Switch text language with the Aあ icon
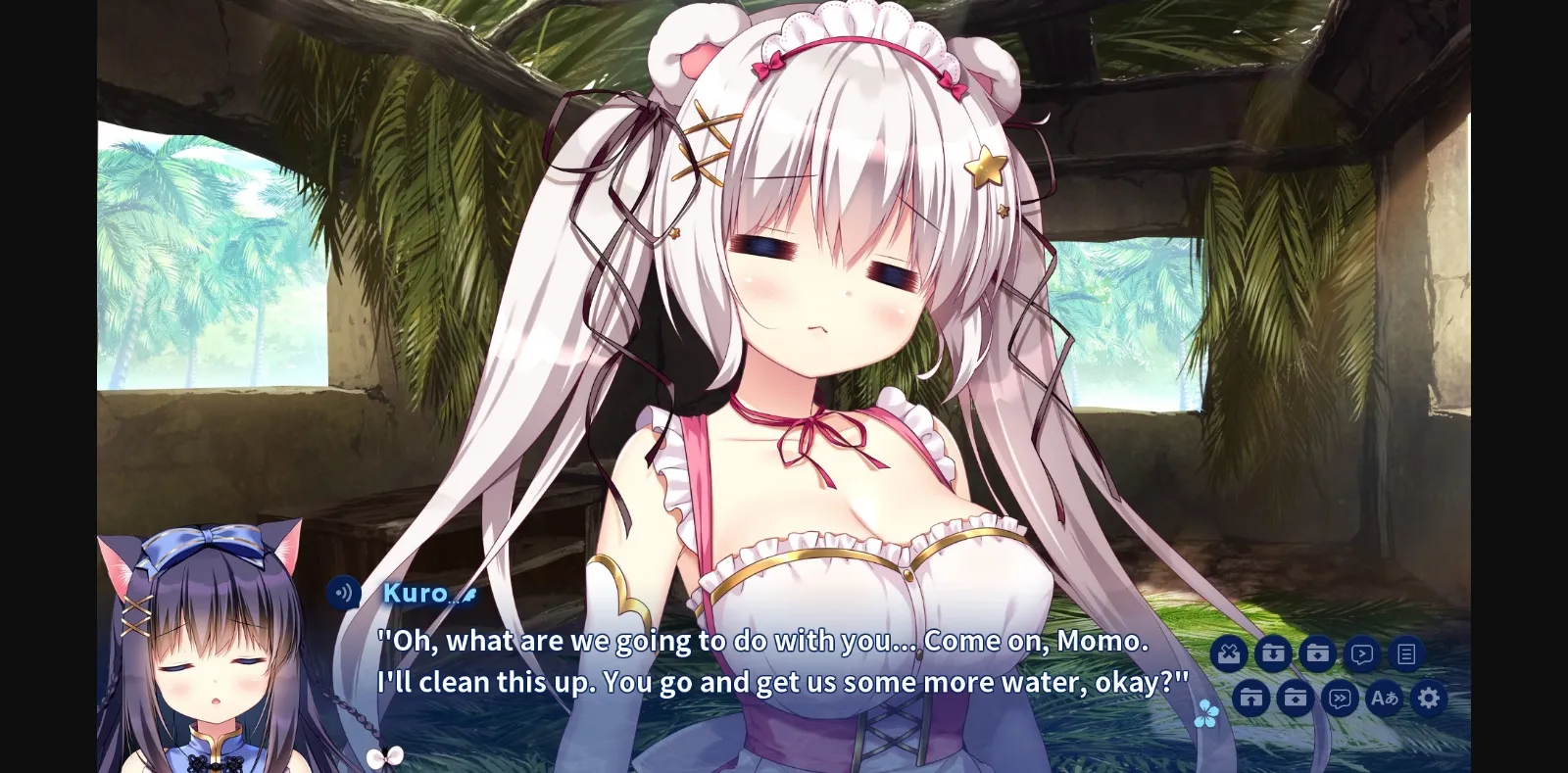 (x=1384, y=699)
